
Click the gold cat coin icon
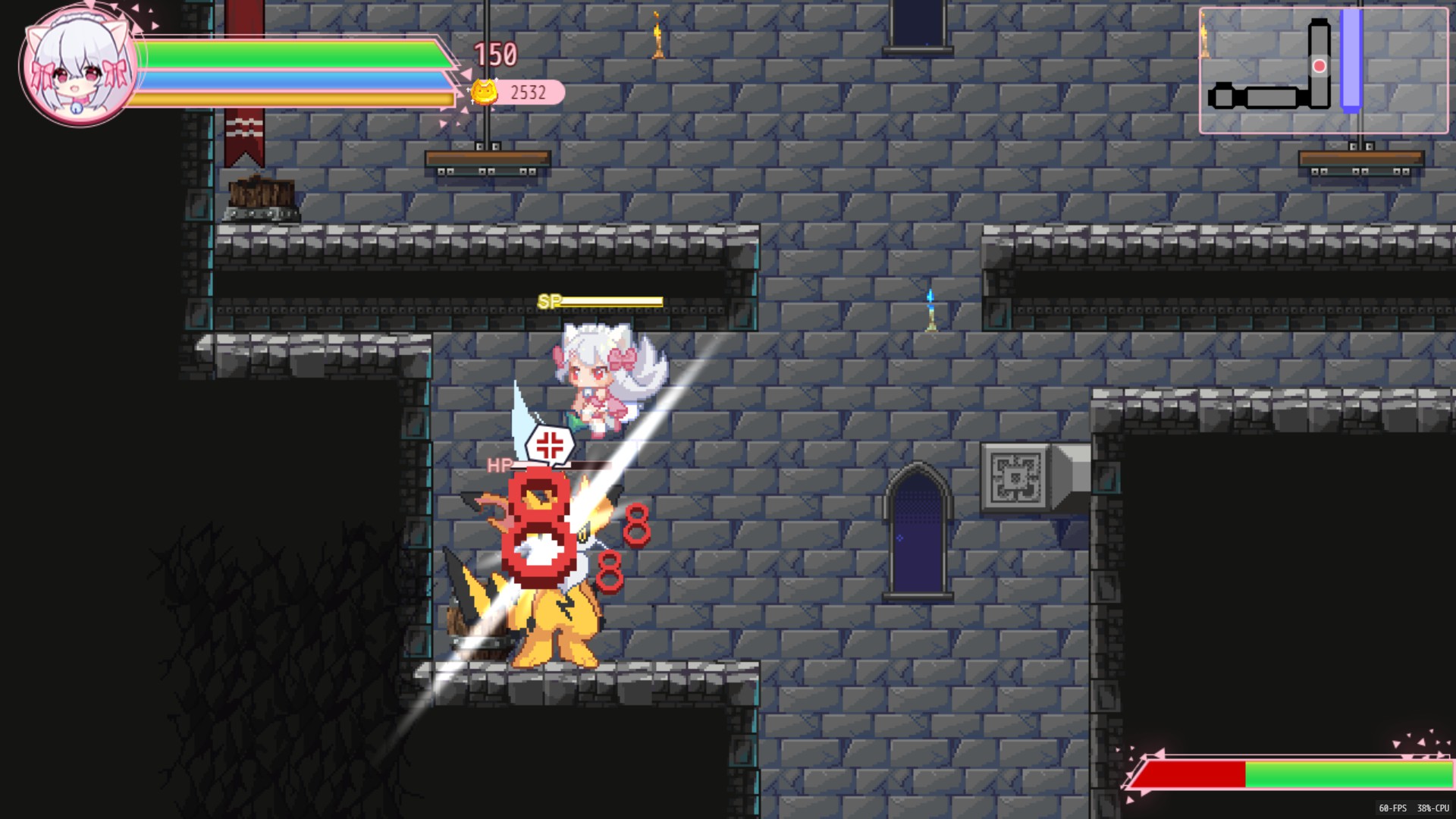[x=484, y=93]
